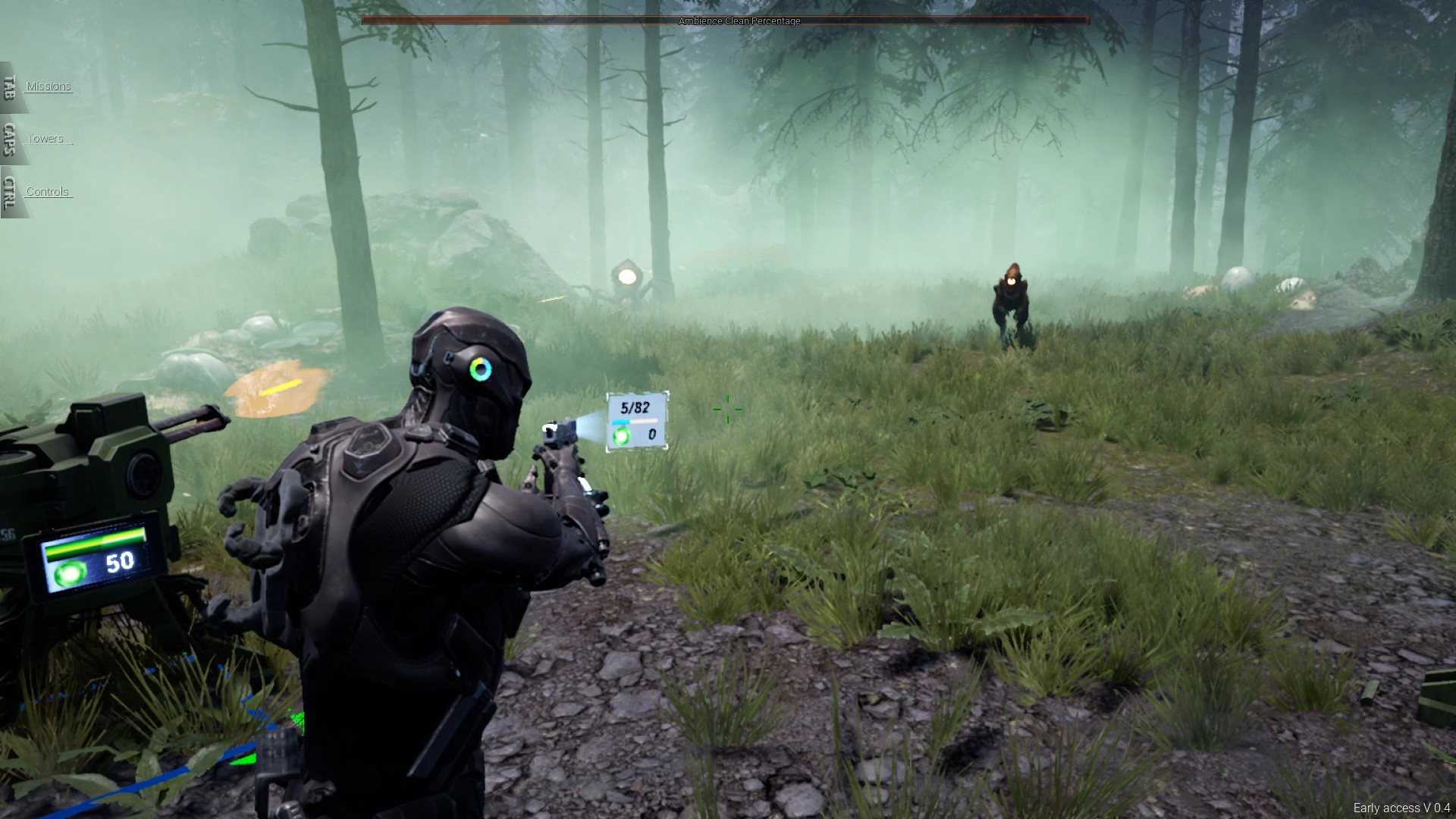This screenshot has height=819, width=1456.
Task: Click the TAB key icon beside Missions
Action: click(x=8, y=86)
